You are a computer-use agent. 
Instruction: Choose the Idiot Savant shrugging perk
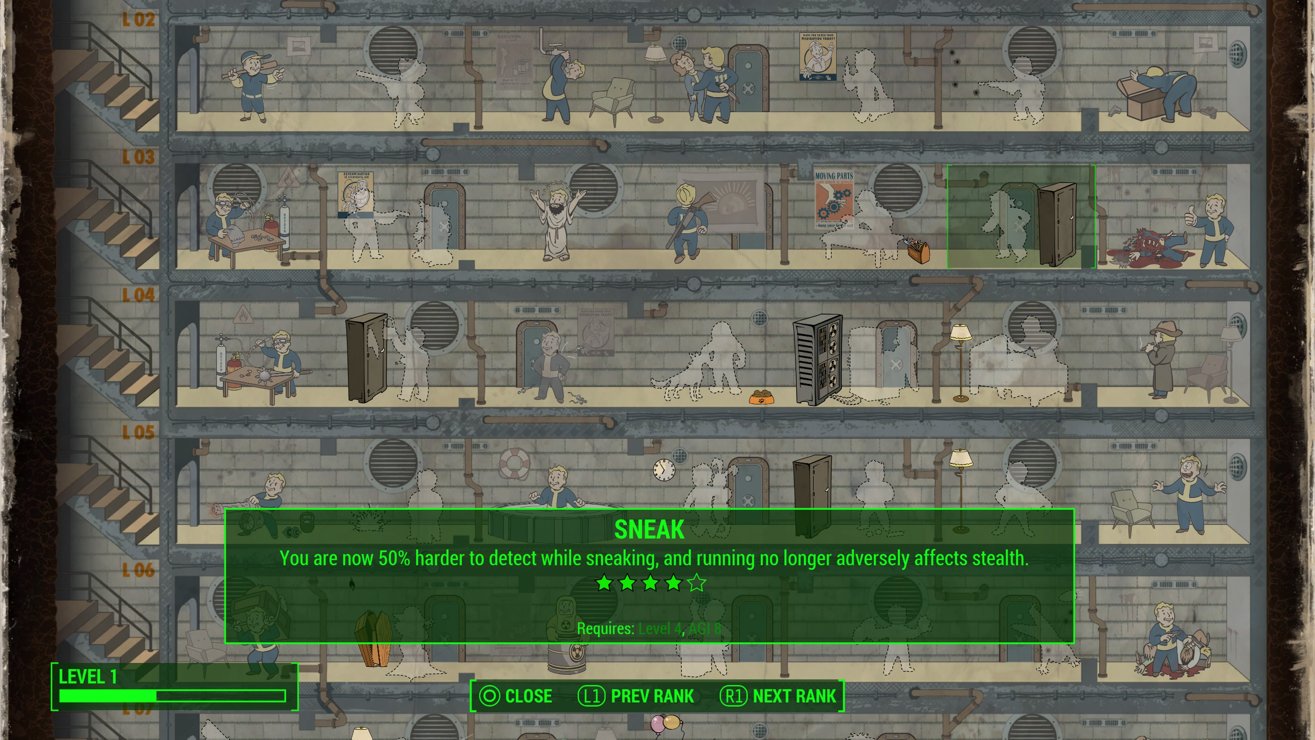pyautogui.click(x=1188, y=492)
